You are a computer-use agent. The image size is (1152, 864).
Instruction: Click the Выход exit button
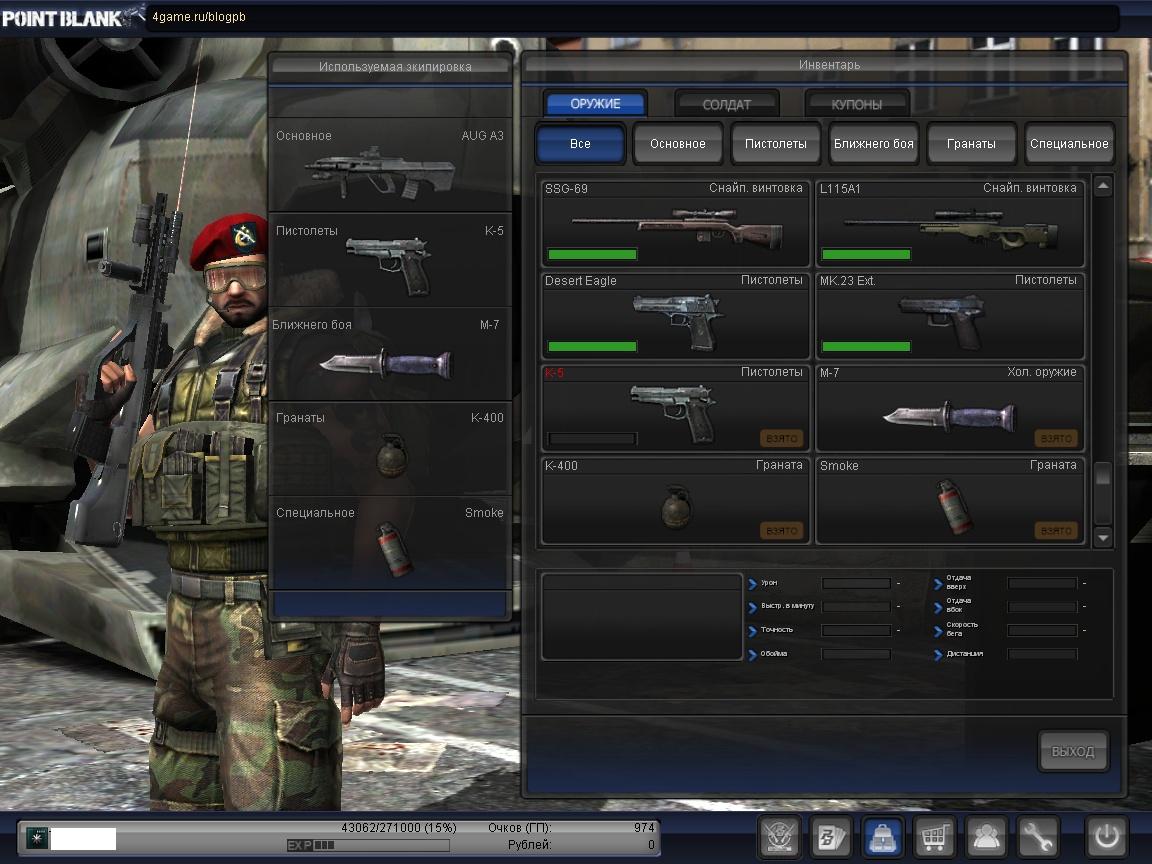[x=1073, y=751]
